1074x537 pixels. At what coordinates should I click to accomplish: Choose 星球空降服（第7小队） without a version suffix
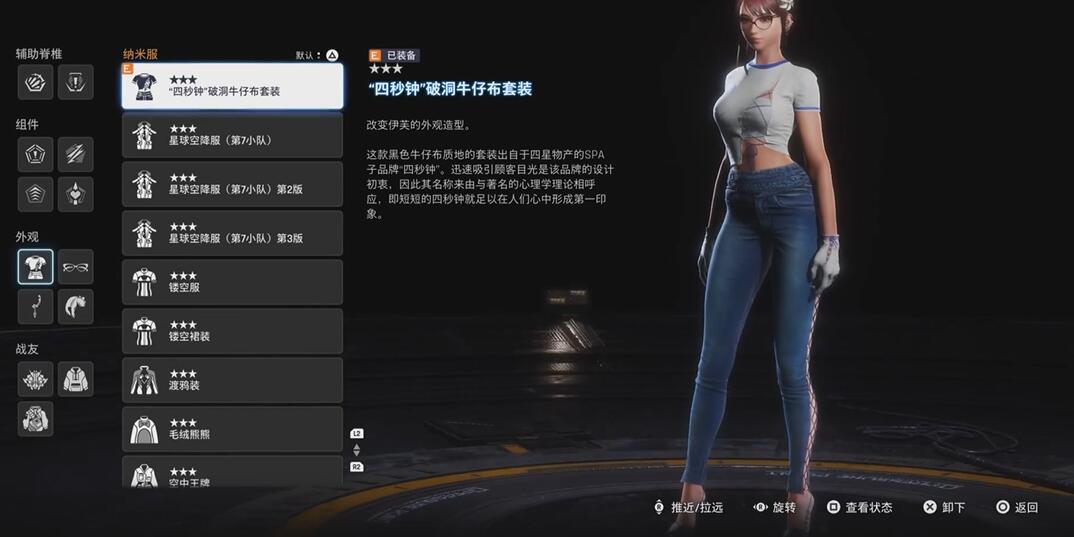click(x=232, y=135)
